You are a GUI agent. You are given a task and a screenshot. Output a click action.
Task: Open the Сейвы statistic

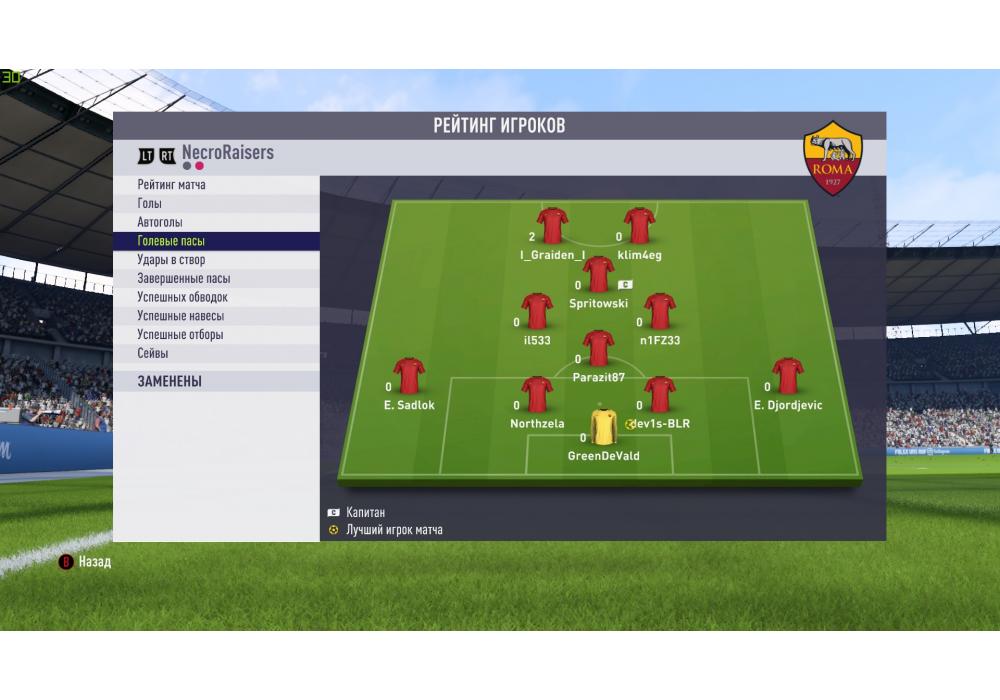tap(153, 353)
